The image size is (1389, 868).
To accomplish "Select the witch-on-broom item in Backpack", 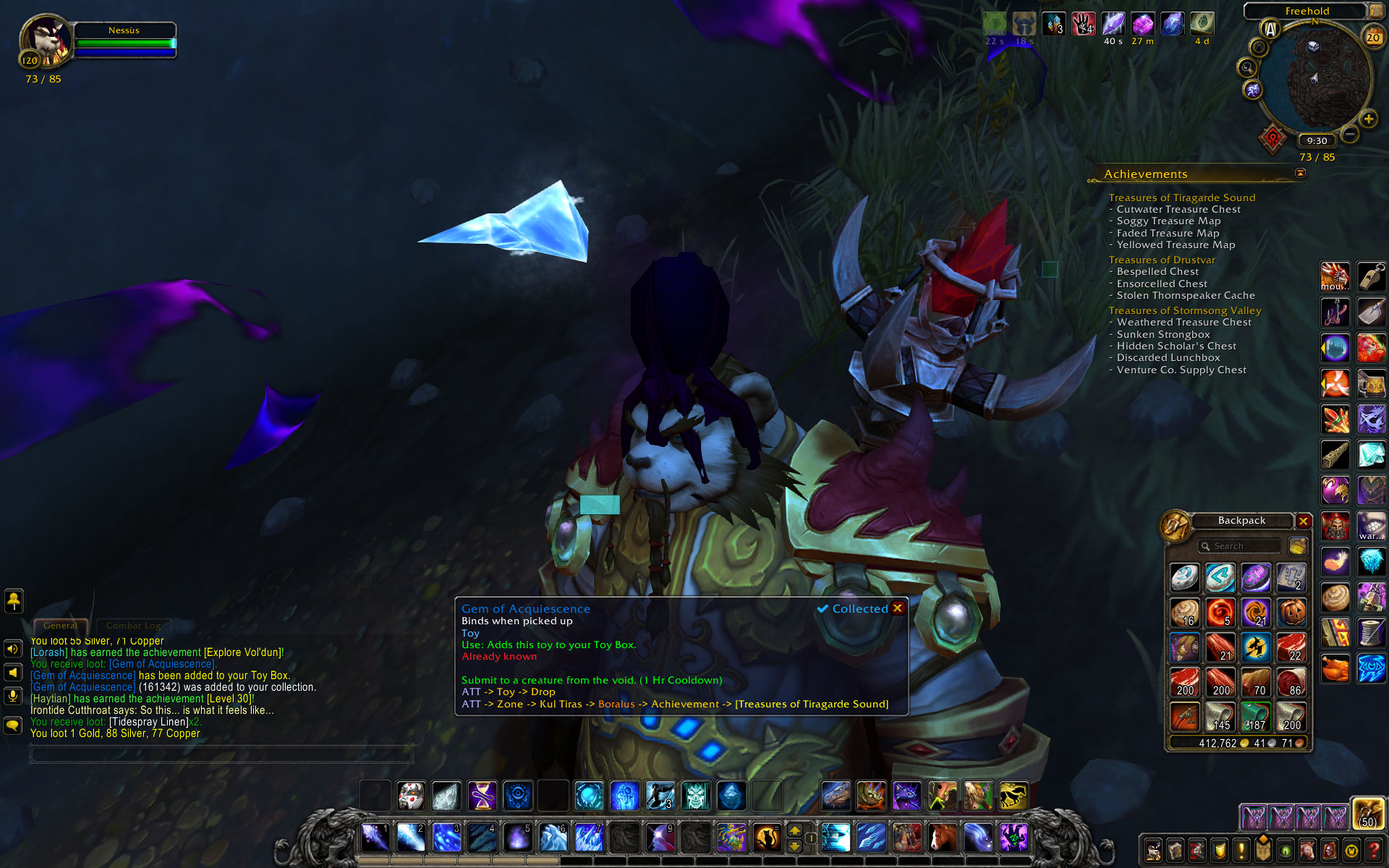I will [x=1256, y=647].
